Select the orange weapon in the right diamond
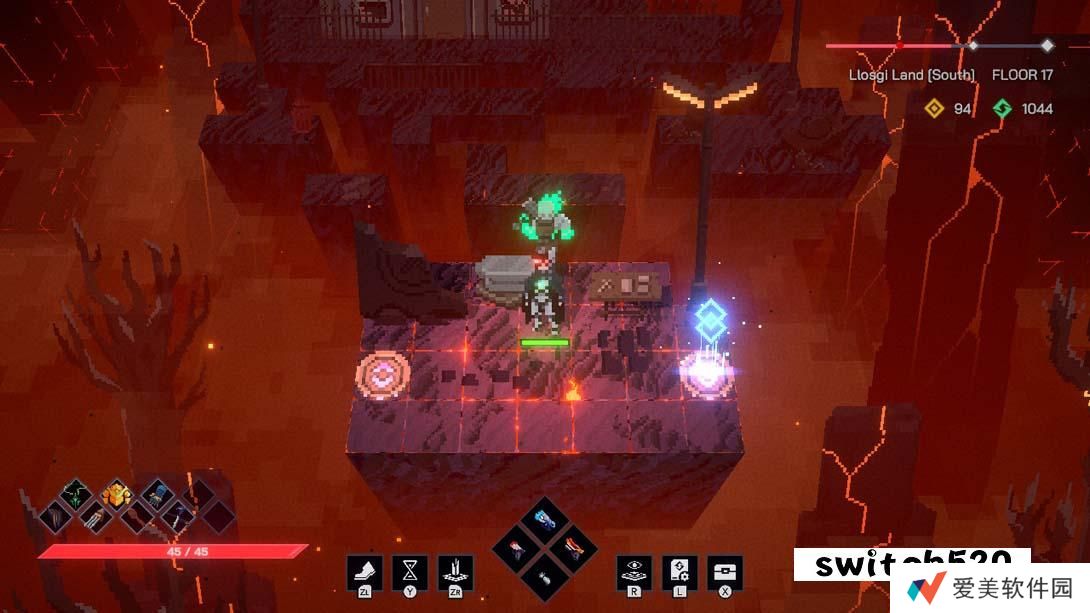Screen dimensions: 1090x613 [572, 548]
